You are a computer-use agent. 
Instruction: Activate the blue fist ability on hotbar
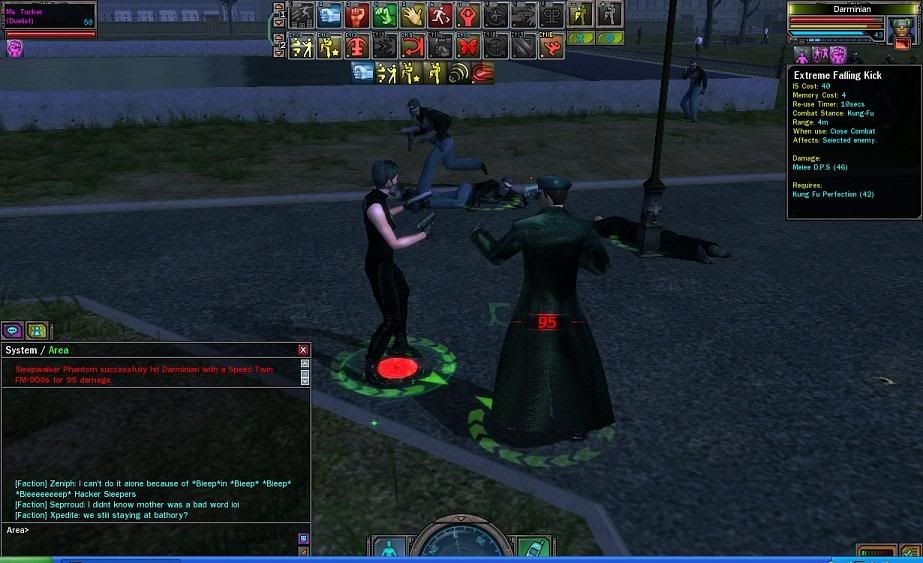(x=331, y=15)
